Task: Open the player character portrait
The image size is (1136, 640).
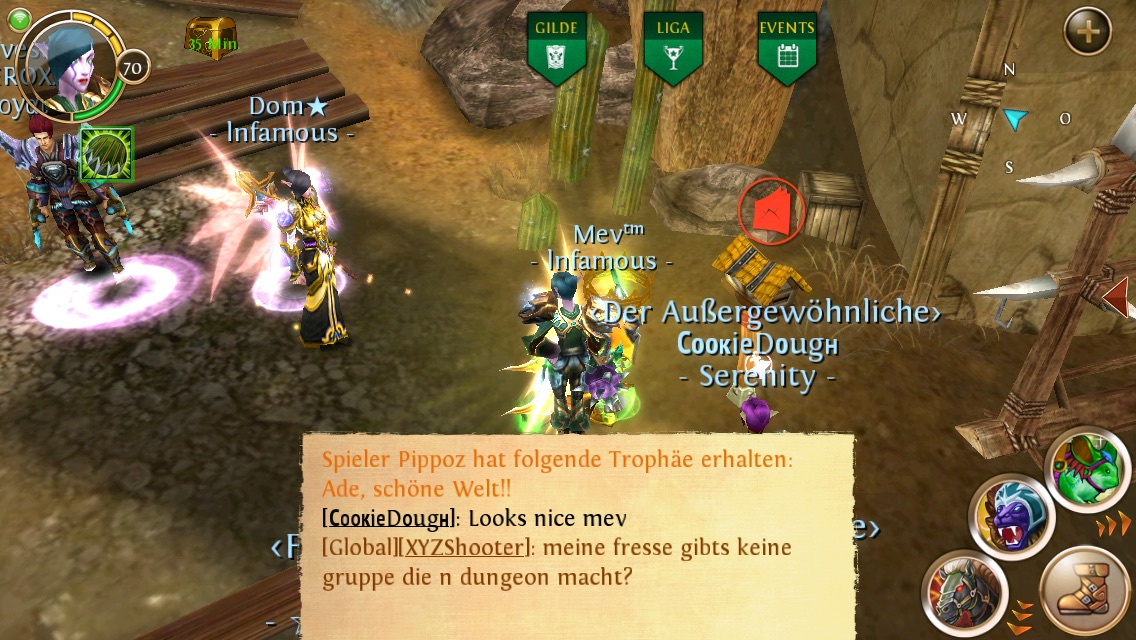Action: tap(72, 62)
